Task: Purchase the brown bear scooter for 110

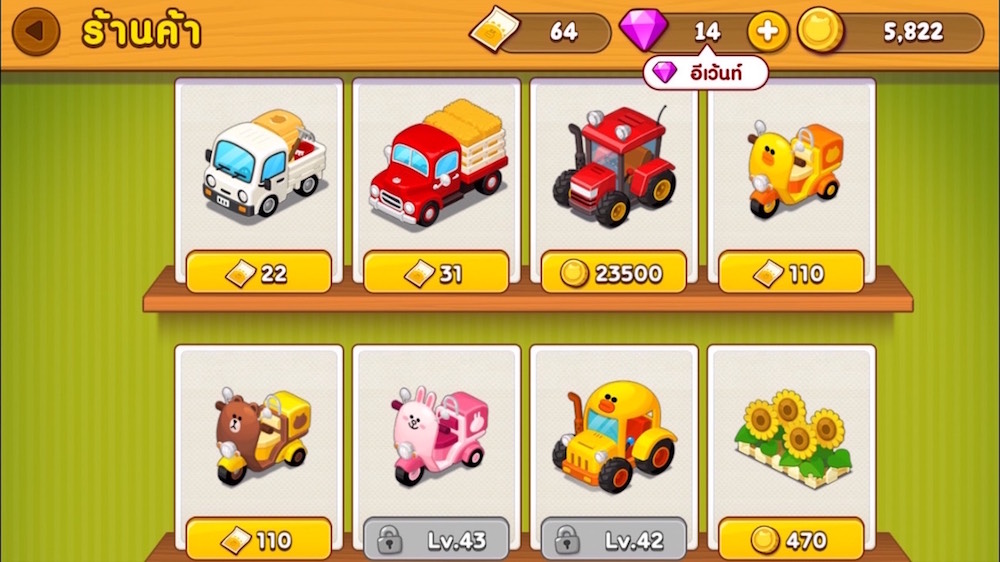Action: (x=259, y=540)
